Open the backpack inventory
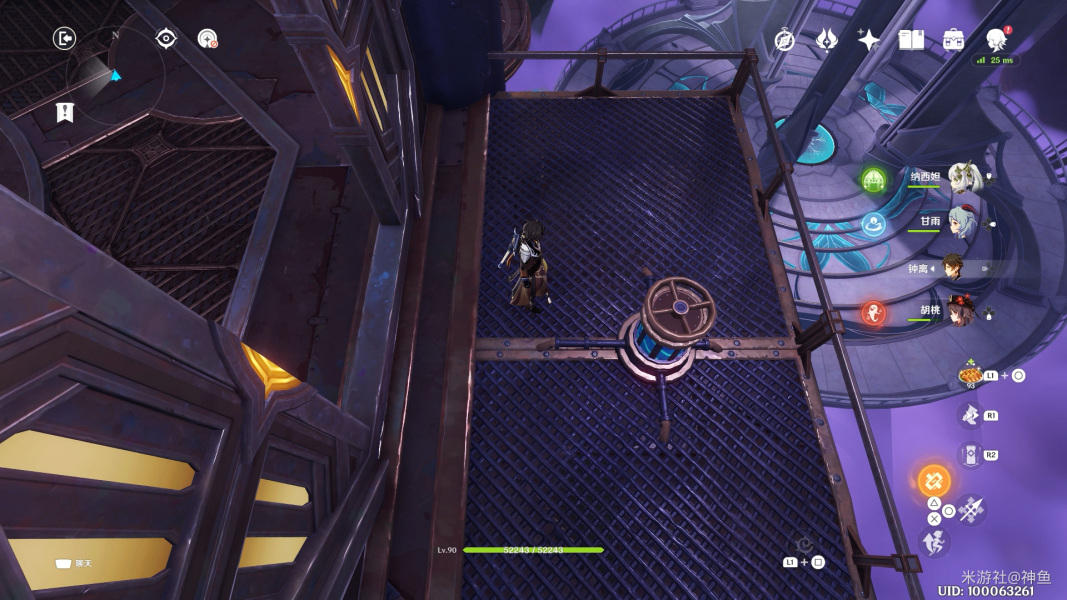Image resolution: width=1067 pixels, height=600 pixels. pos(953,40)
